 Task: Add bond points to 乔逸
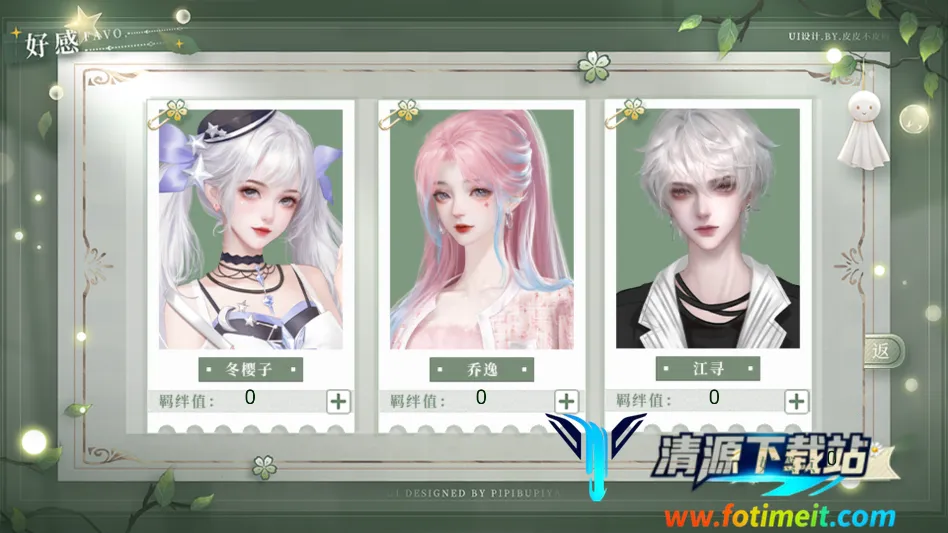(566, 401)
